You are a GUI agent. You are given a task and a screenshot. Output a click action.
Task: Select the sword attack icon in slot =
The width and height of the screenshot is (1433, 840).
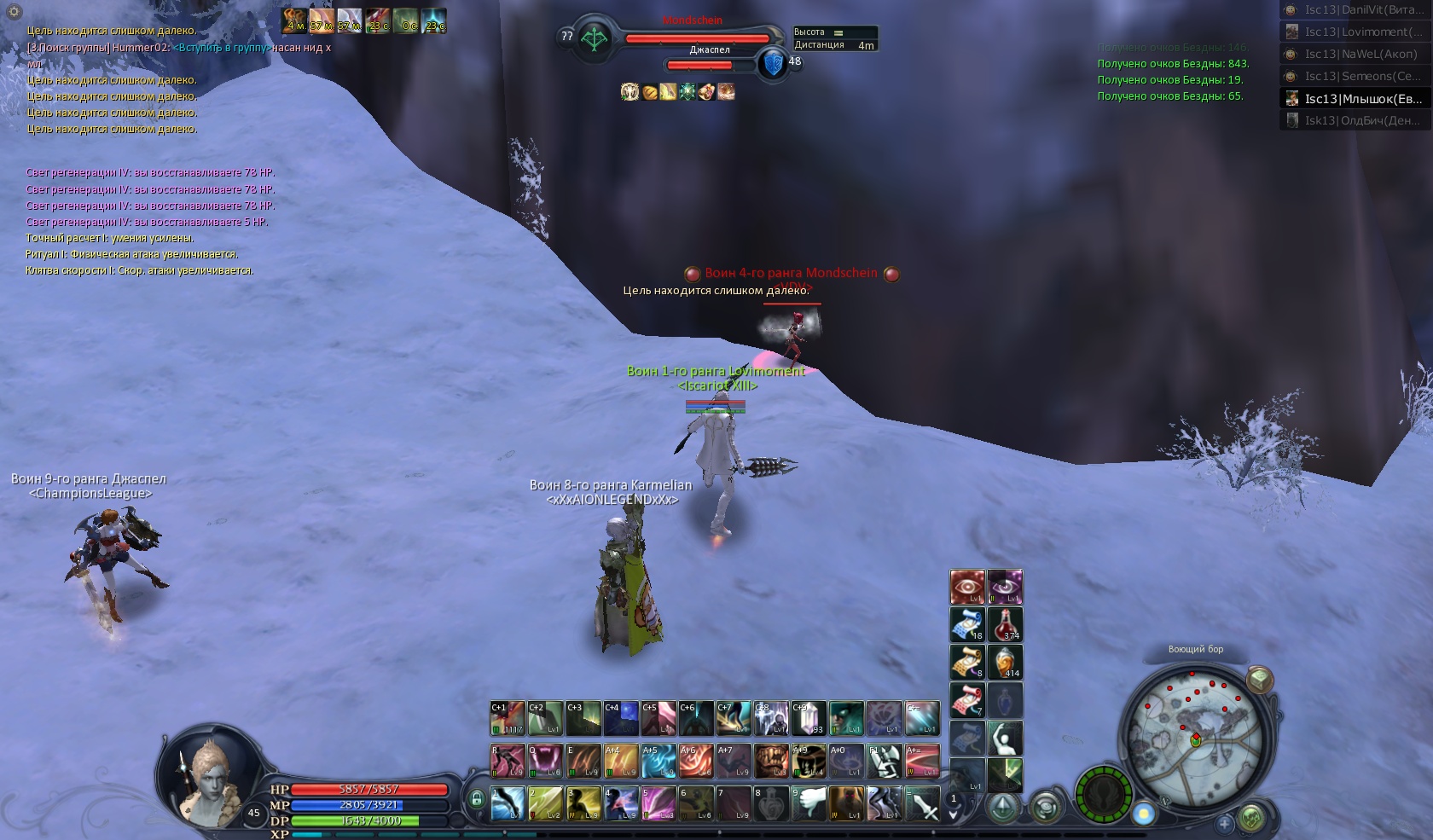tap(920, 803)
